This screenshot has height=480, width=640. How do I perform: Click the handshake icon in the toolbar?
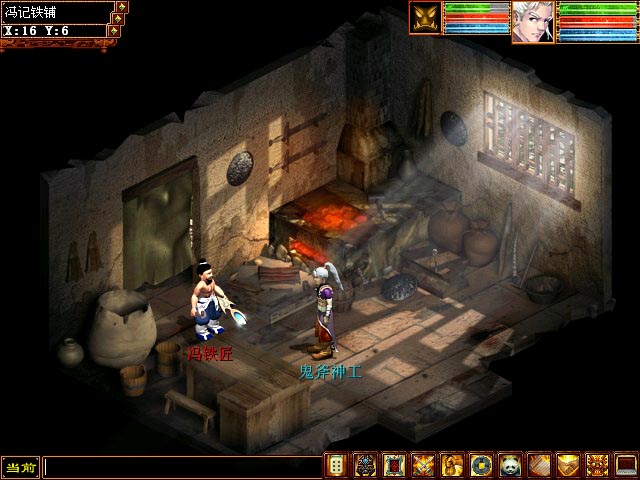tap(568, 465)
